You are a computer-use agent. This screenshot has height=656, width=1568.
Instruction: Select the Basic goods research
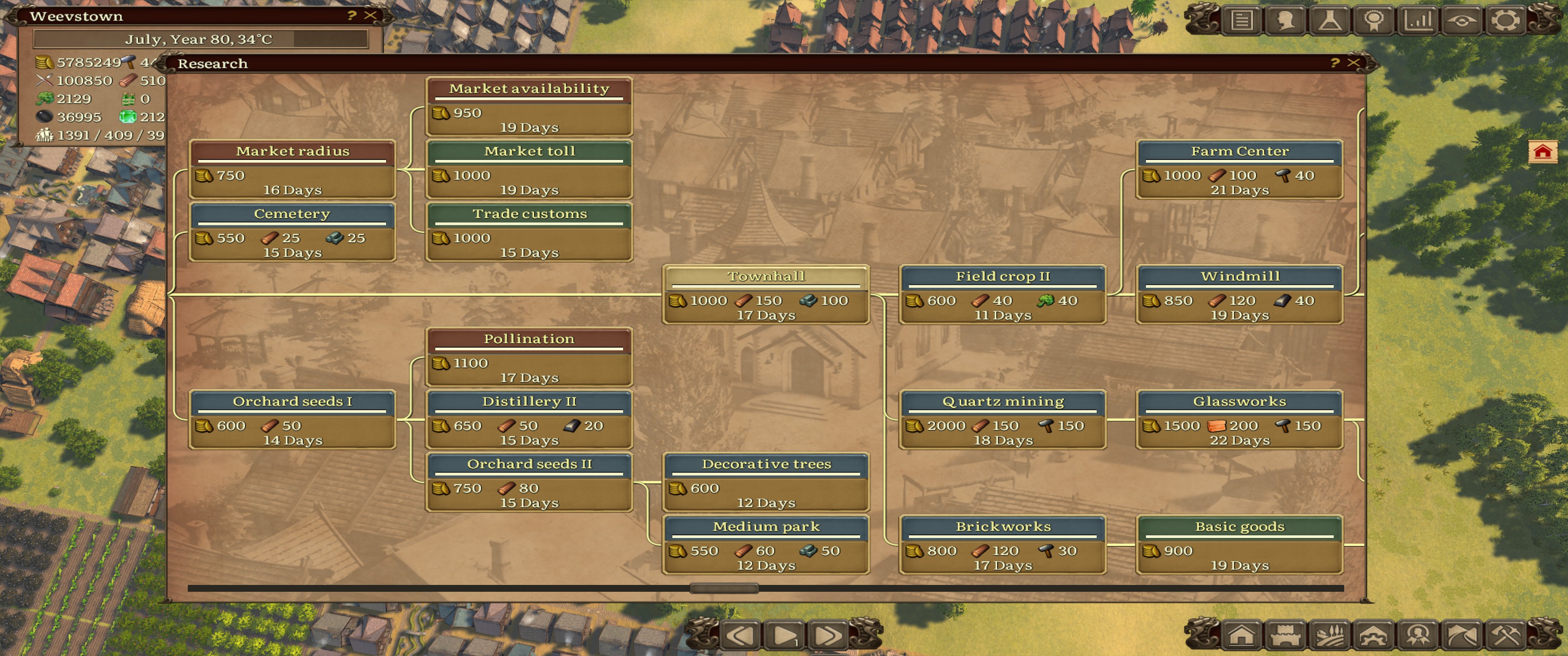point(1239,545)
